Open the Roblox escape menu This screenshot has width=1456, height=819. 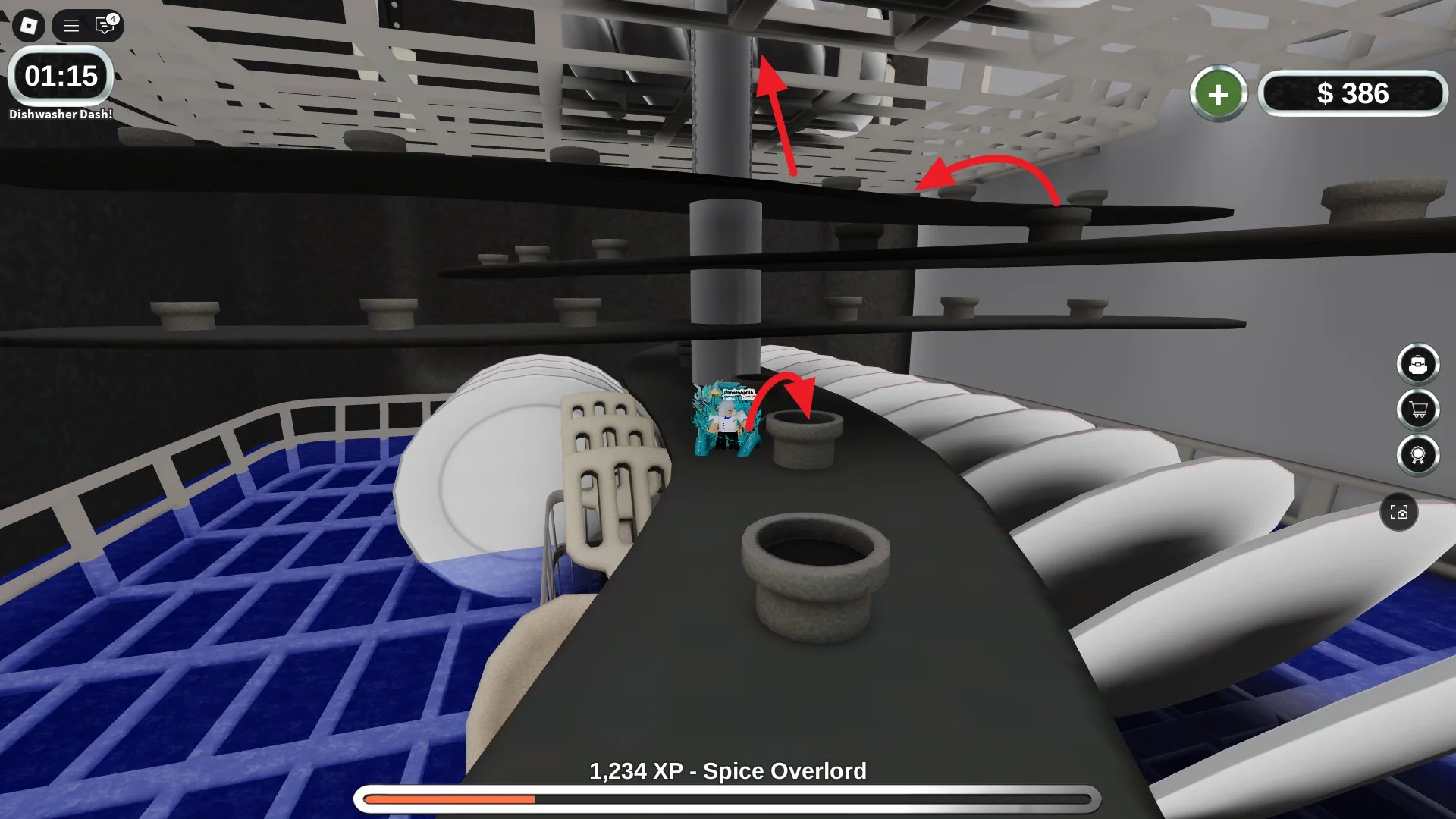coord(28,25)
